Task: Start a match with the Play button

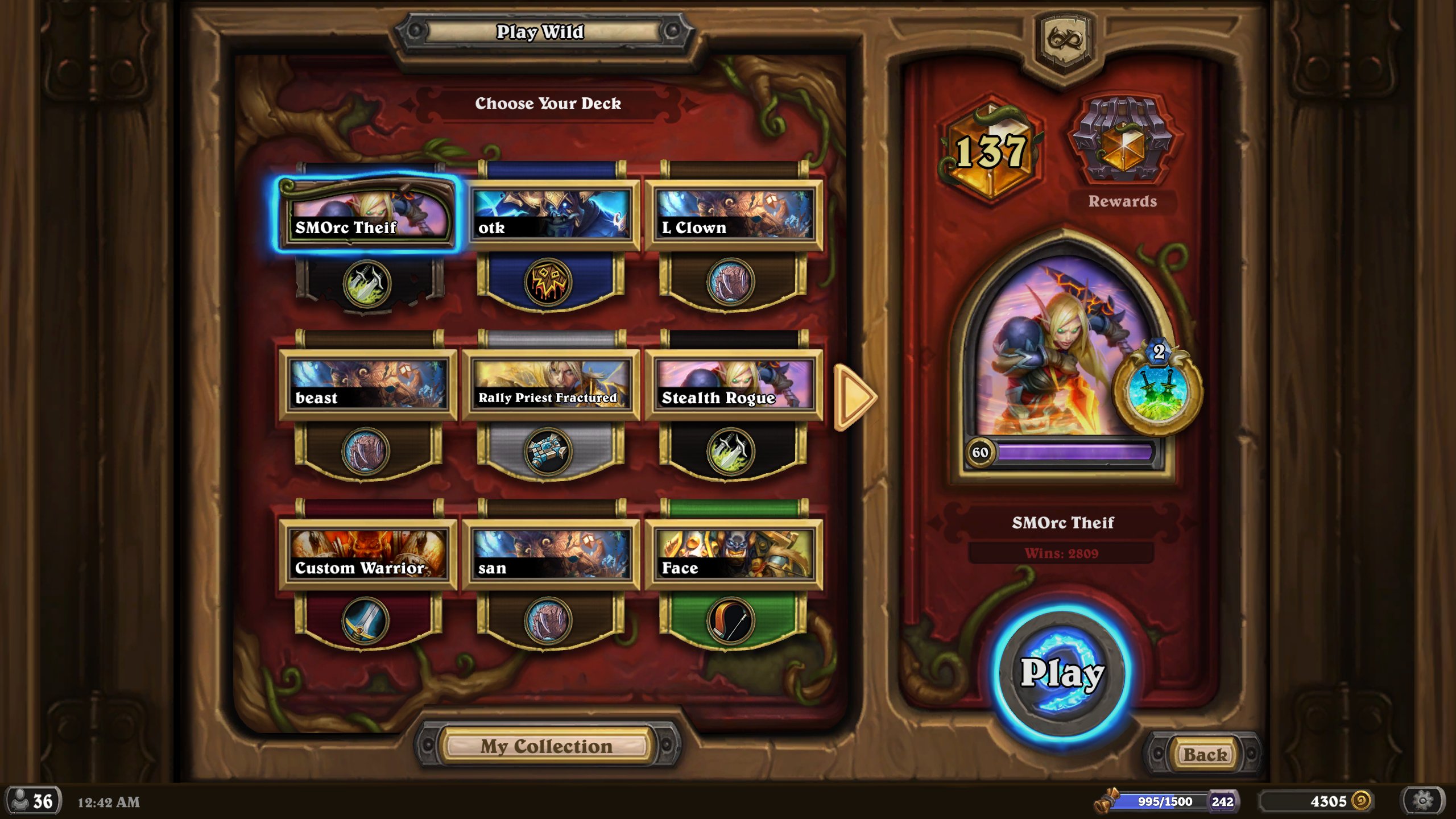Action: pyautogui.click(x=1061, y=674)
